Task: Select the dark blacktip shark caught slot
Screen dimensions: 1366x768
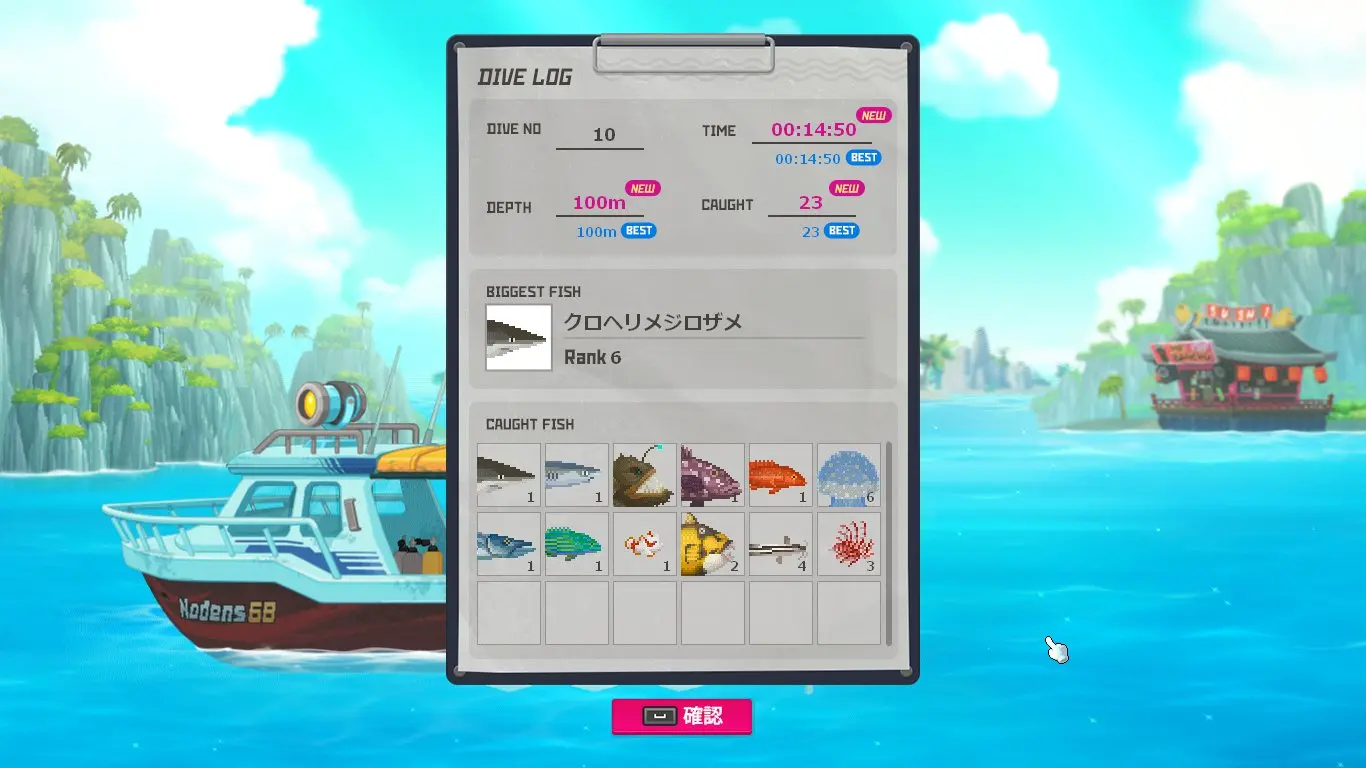Action: point(509,475)
